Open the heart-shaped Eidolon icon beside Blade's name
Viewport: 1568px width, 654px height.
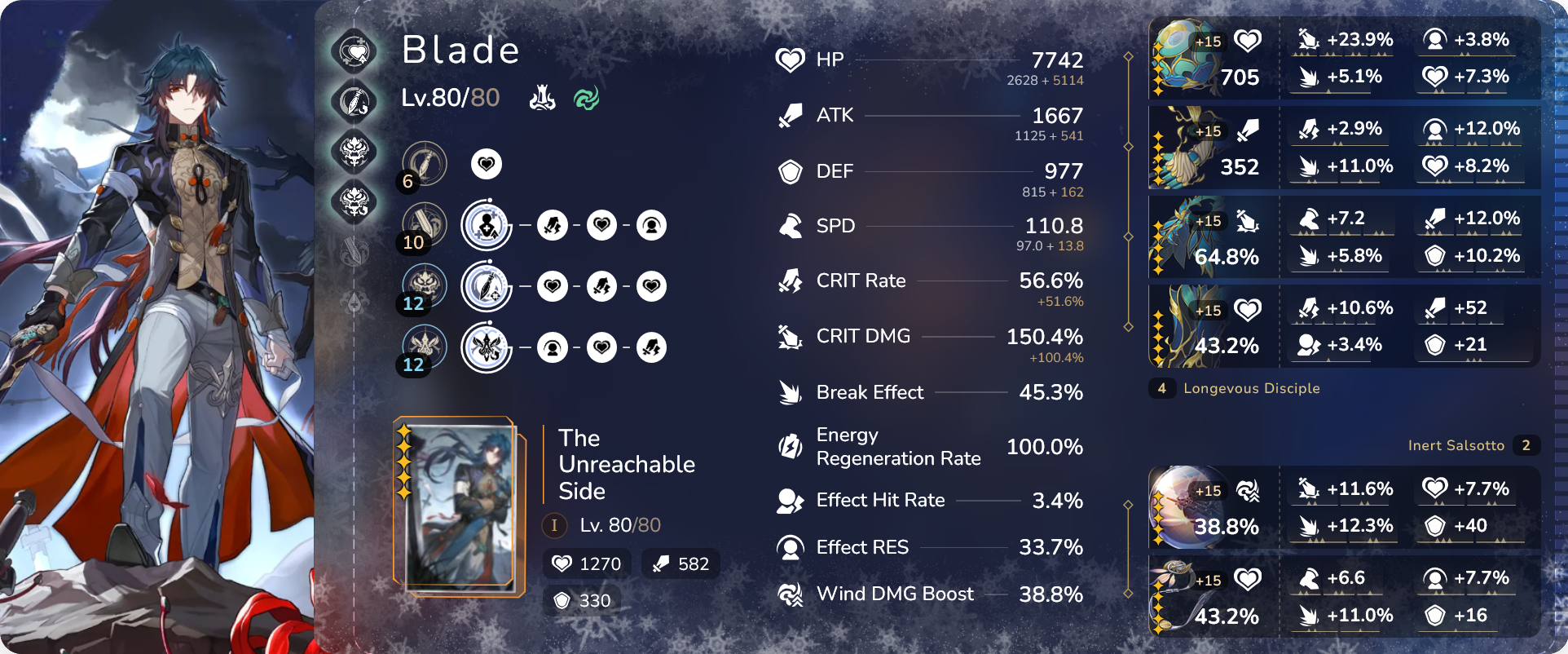pos(355,52)
